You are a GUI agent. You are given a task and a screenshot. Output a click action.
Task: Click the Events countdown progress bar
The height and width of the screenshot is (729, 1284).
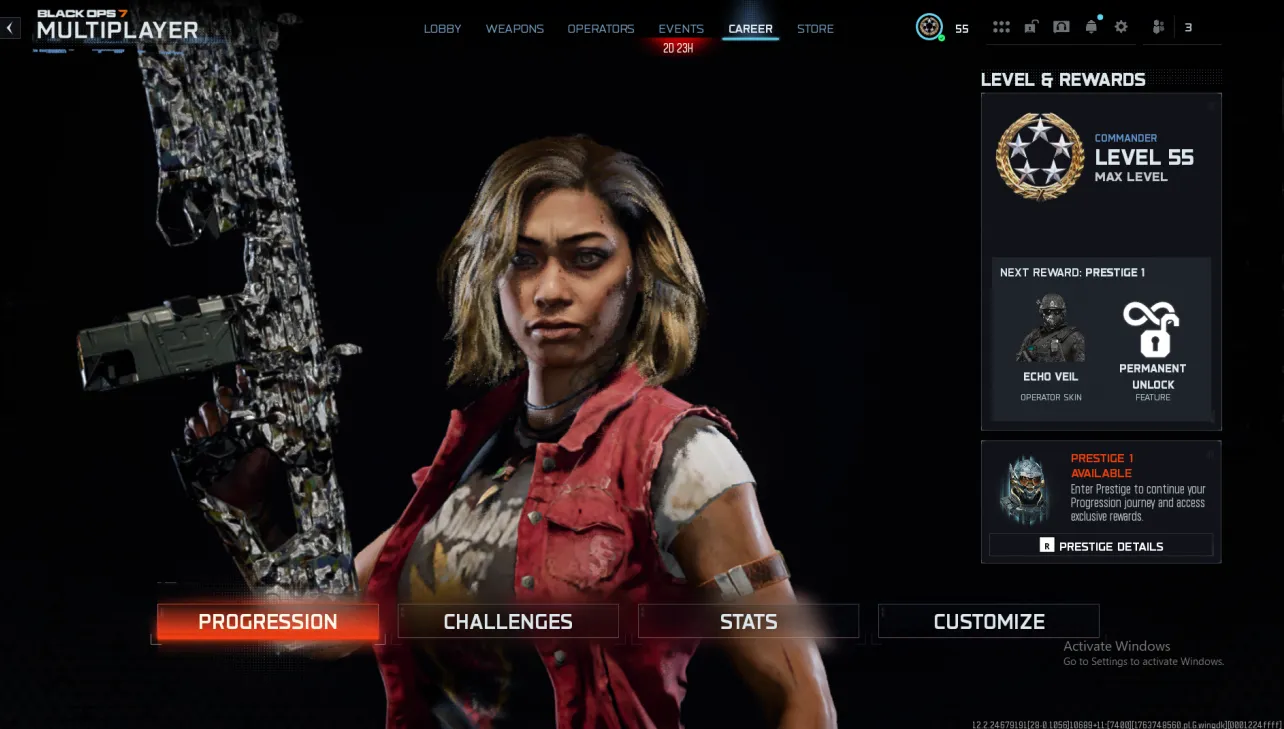(680, 45)
